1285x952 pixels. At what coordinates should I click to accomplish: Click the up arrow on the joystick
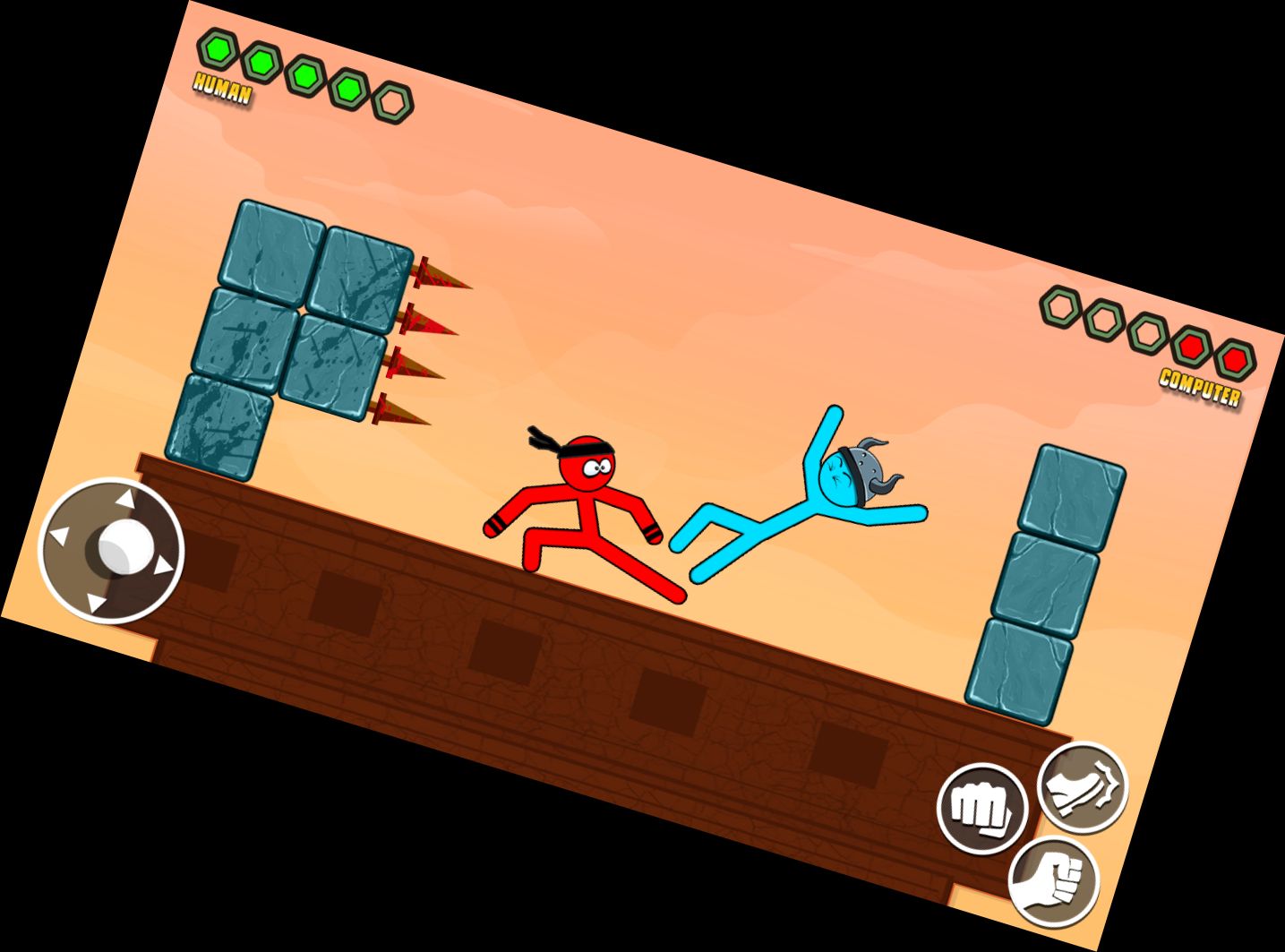(127, 499)
